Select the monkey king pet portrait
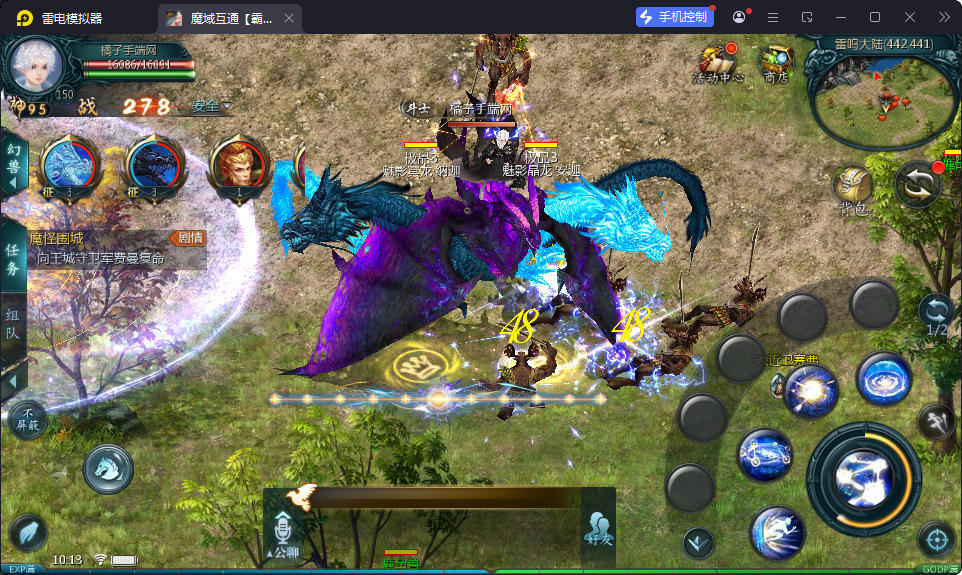Image resolution: width=962 pixels, height=575 pixels. coord(239,164)
